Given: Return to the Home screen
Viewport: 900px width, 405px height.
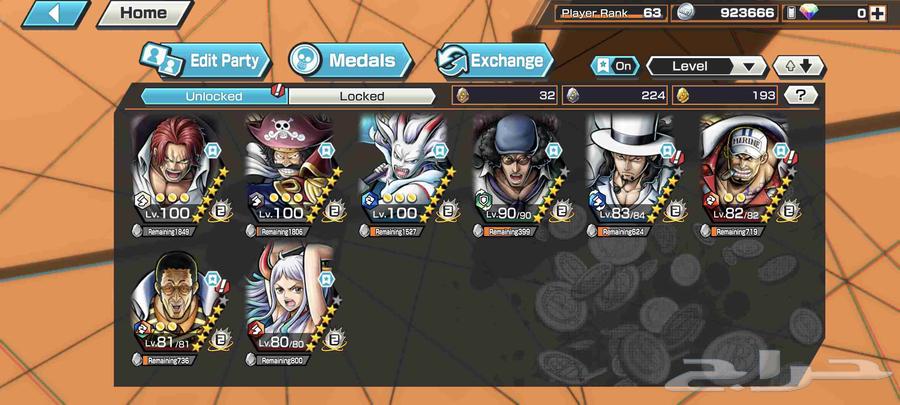Looking at the screenshot, I should click(144, 14).
